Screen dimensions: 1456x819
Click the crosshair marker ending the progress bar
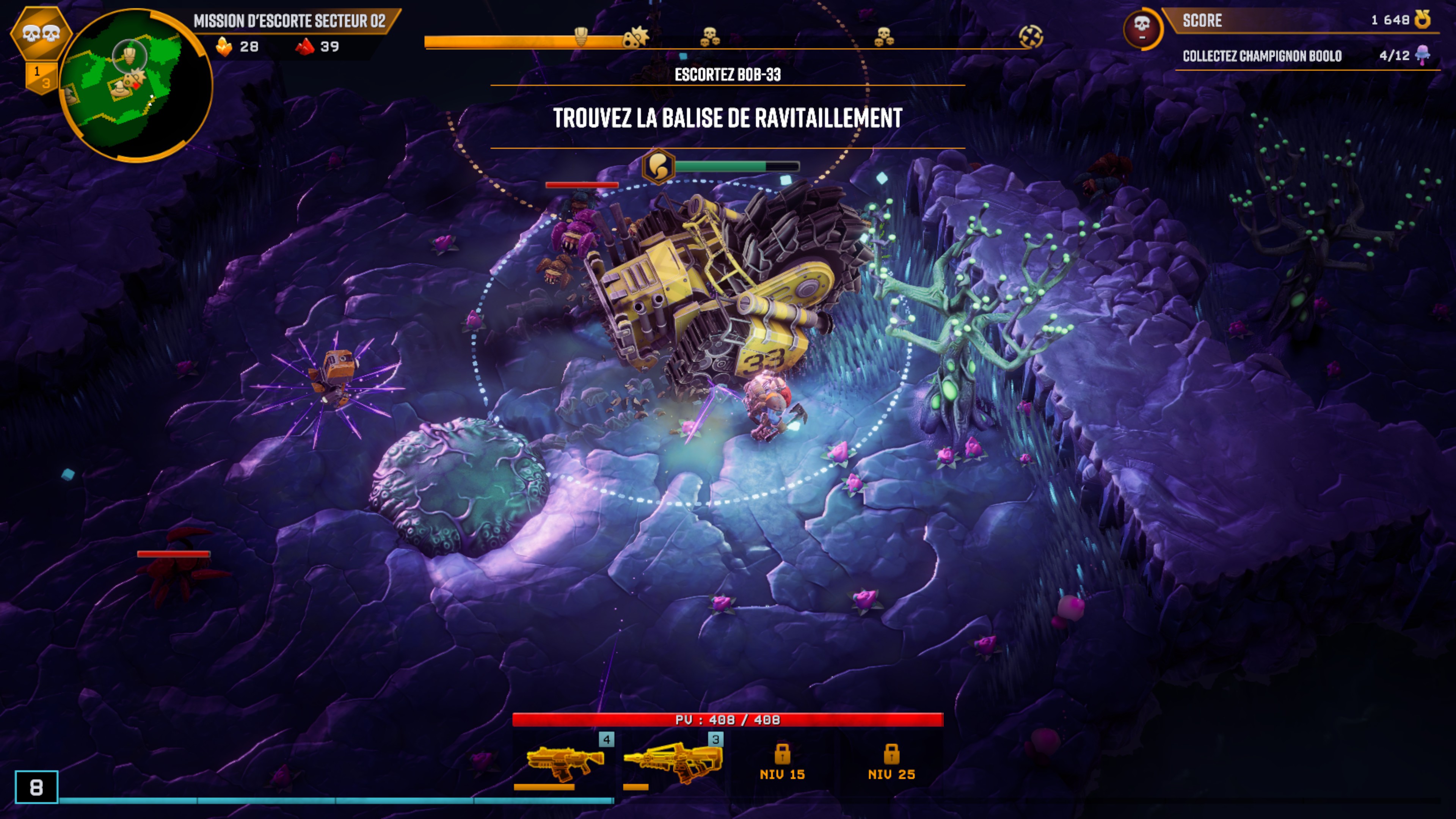(1031, 37)
